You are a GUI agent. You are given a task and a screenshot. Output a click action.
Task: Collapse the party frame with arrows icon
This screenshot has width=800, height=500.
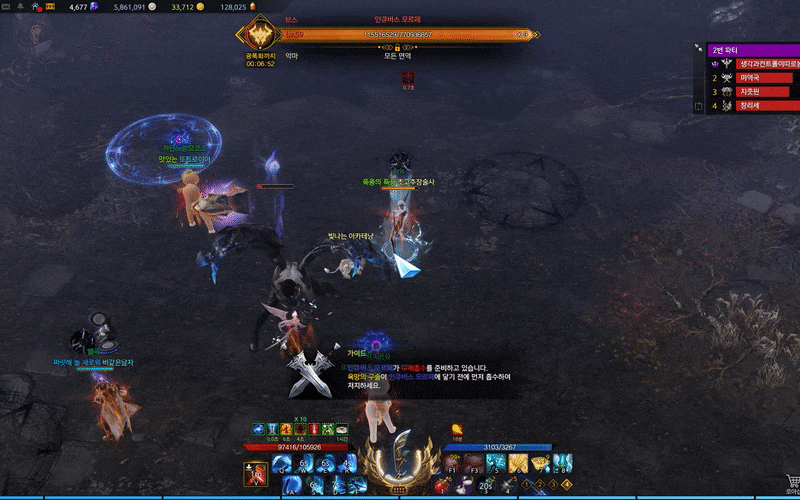699,49
